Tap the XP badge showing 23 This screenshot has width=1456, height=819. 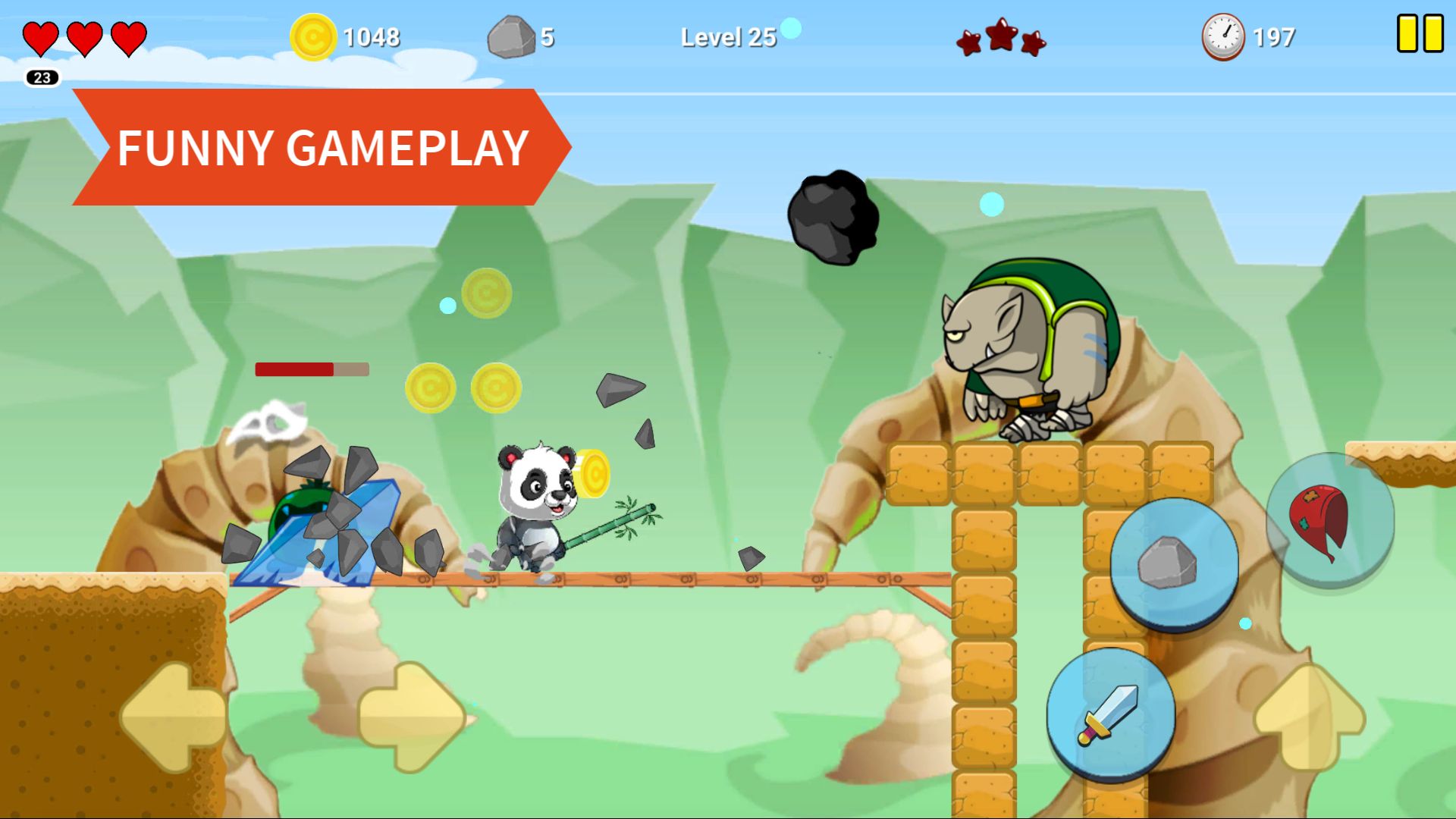coord(42,76)
